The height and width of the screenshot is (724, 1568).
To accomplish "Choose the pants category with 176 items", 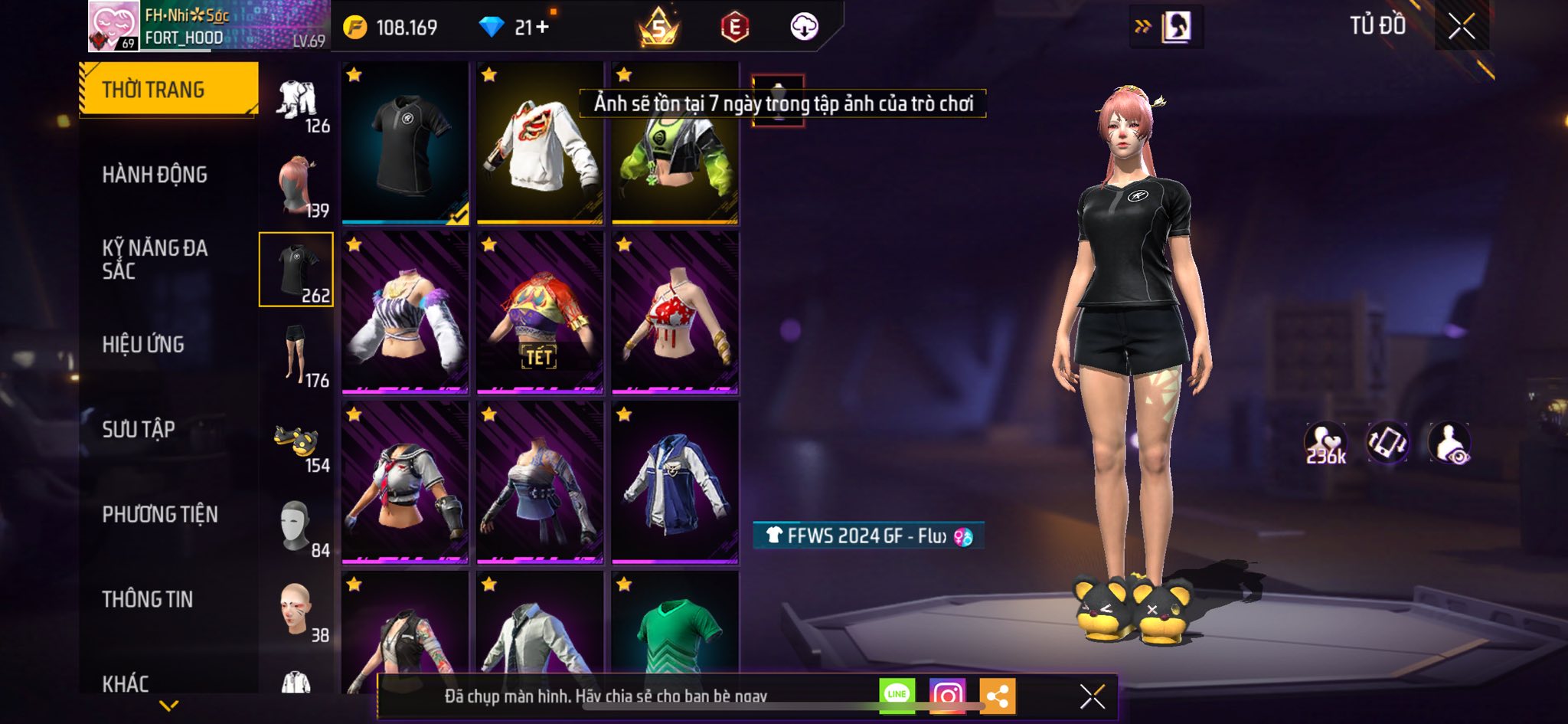I will (296, 355).
